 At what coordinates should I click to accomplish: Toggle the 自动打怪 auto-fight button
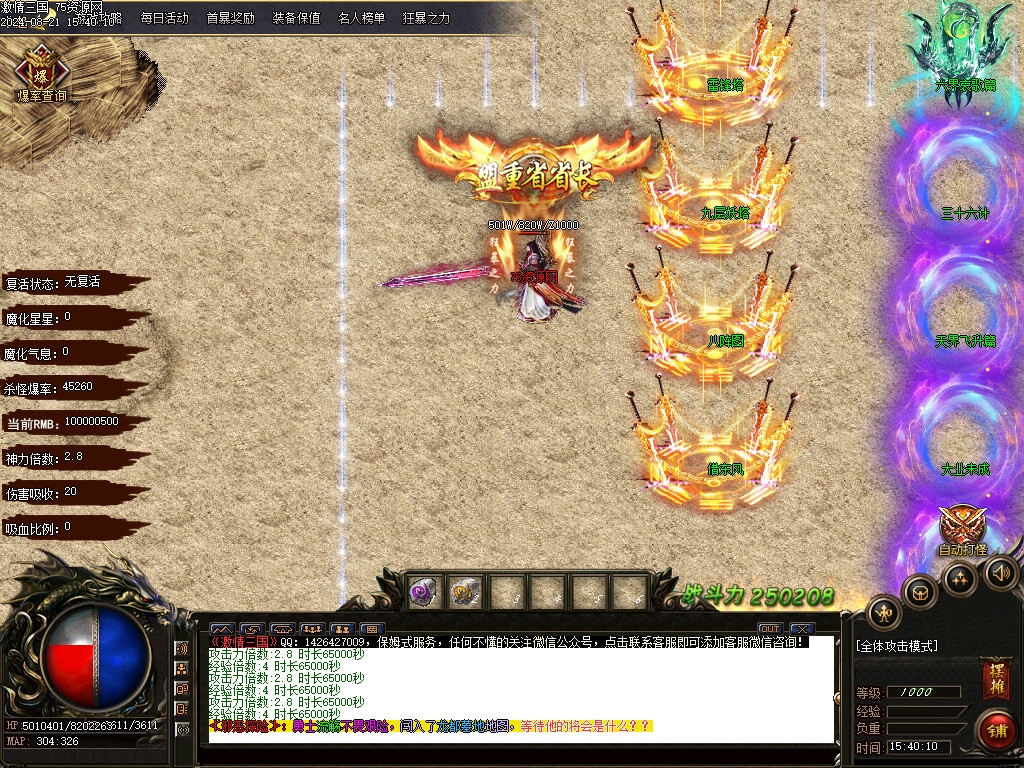pyautogui.click(x=962, y=530)
